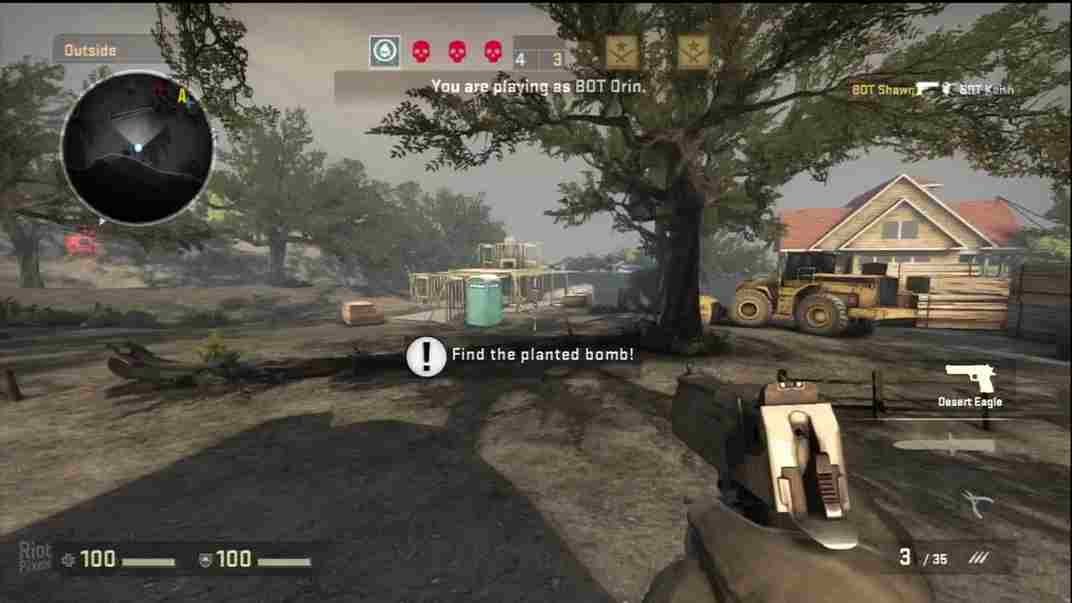Click the "Find the planted bomb!" objective alert
This screenshot has height=603, width=1072.
pyautogui.click(x=522, y=355)
